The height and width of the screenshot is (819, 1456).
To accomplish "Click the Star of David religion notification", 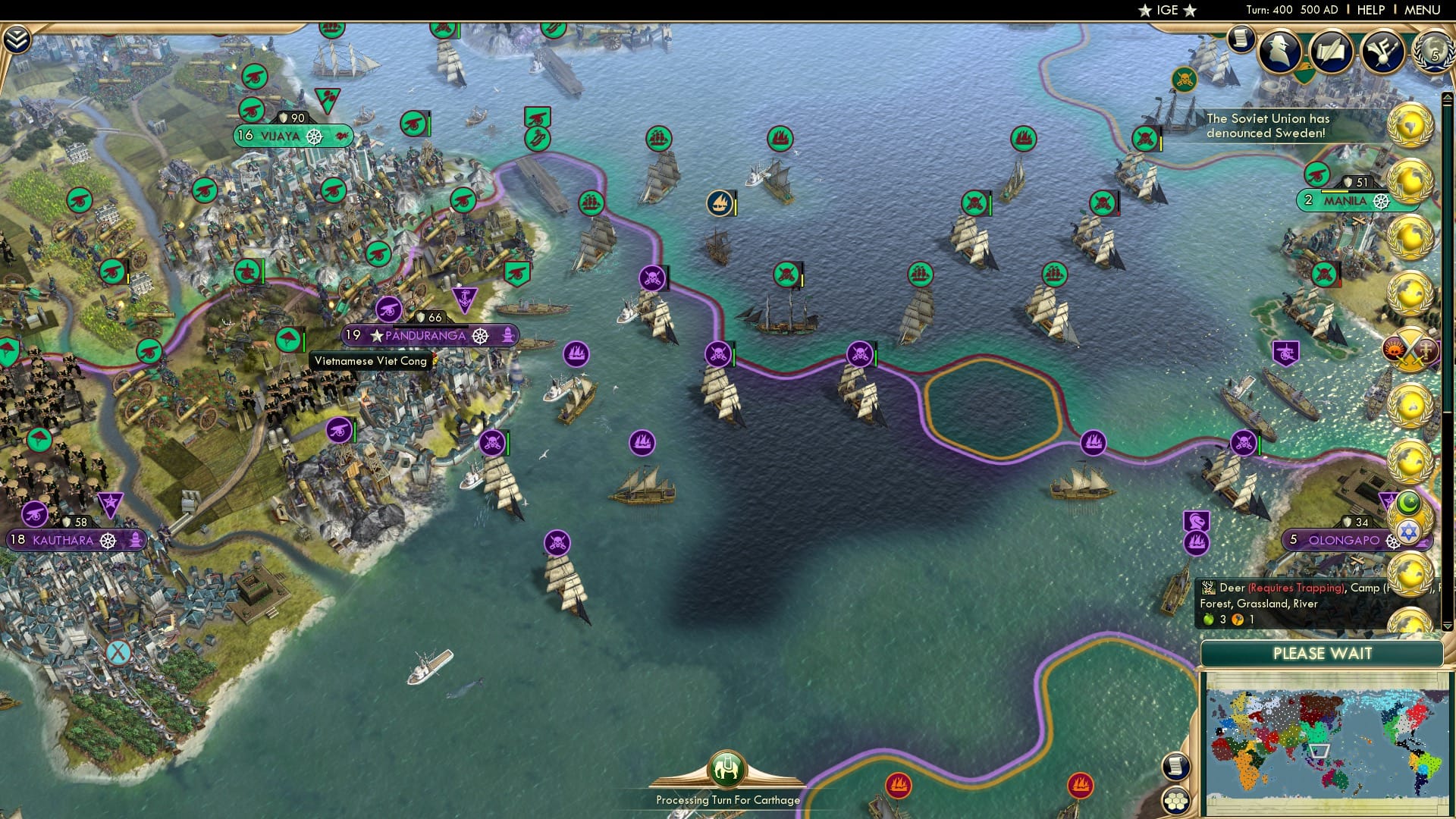I will coord(1408,531).
